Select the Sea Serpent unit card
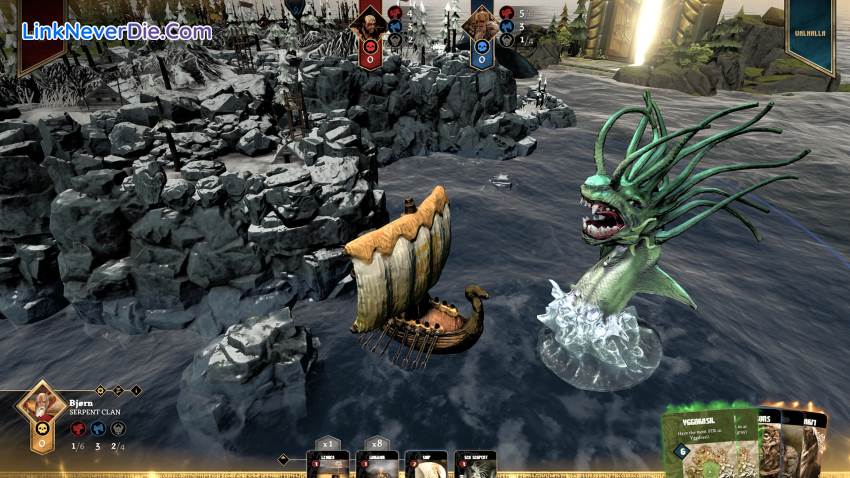Image resolution: width=850 pixels, height=478 pixels. [x=475, y=465]
